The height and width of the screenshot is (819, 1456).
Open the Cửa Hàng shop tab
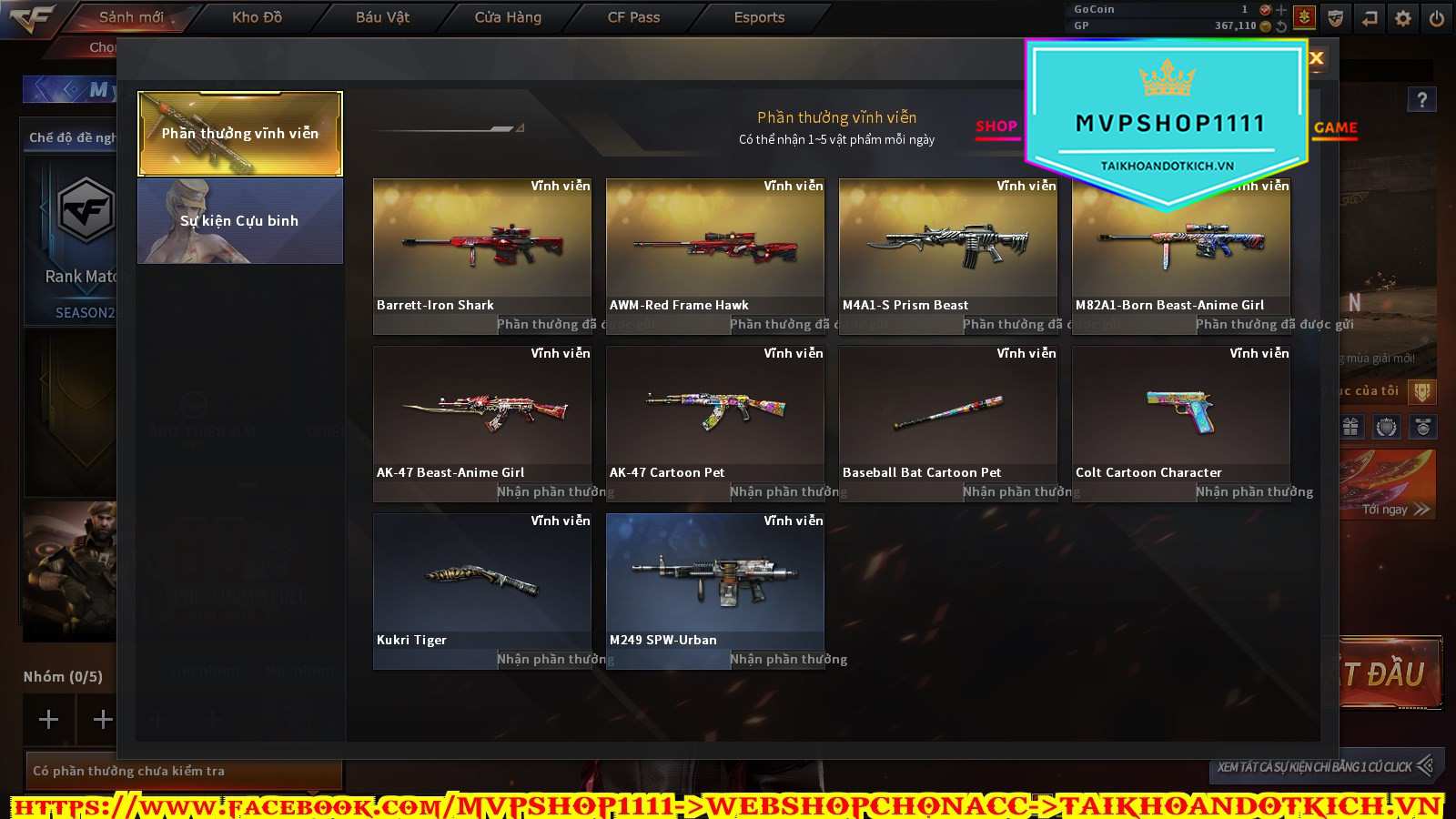(x=508, y=17)
